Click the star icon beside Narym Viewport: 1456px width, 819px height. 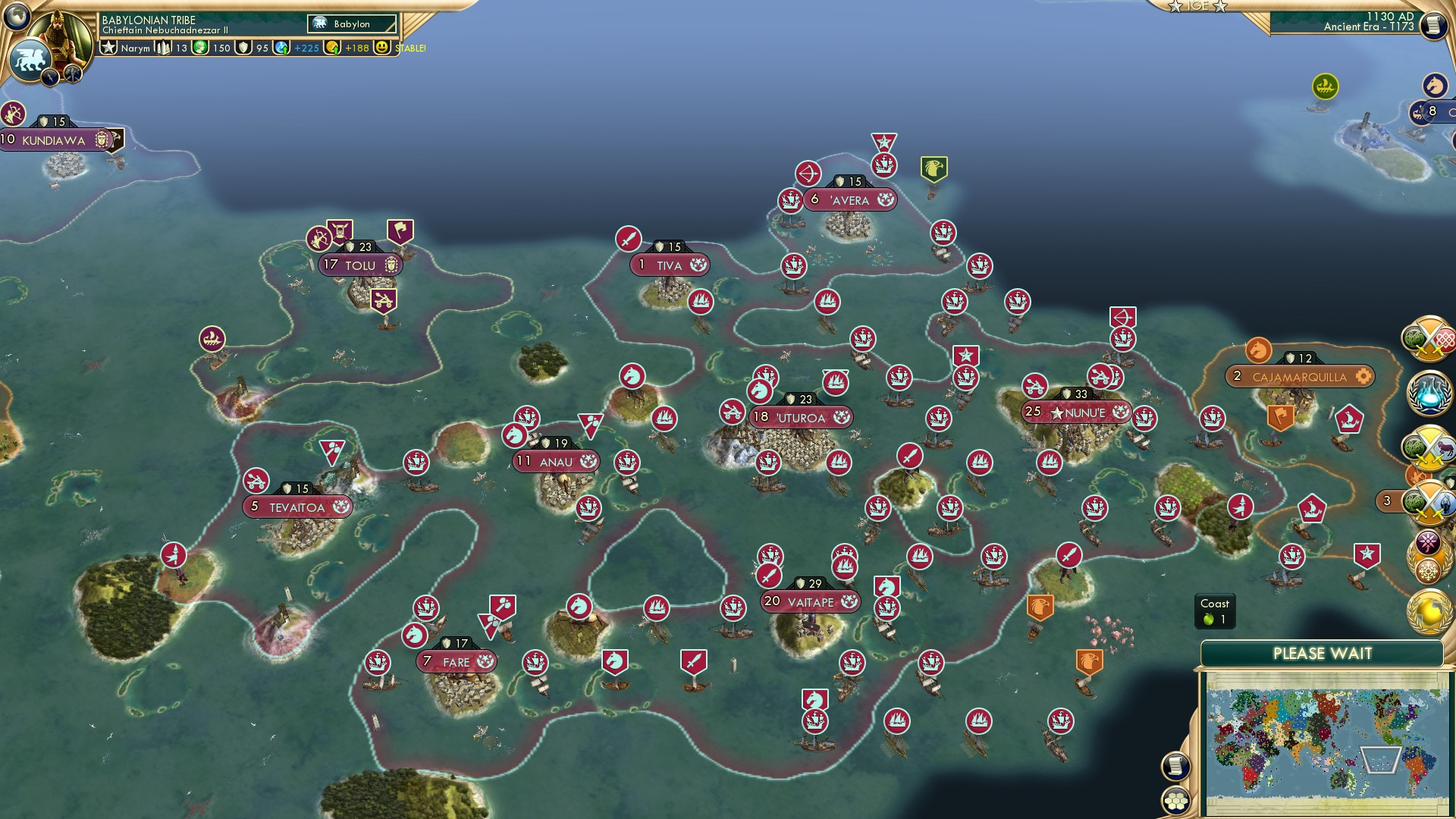[x=108, y=46]
